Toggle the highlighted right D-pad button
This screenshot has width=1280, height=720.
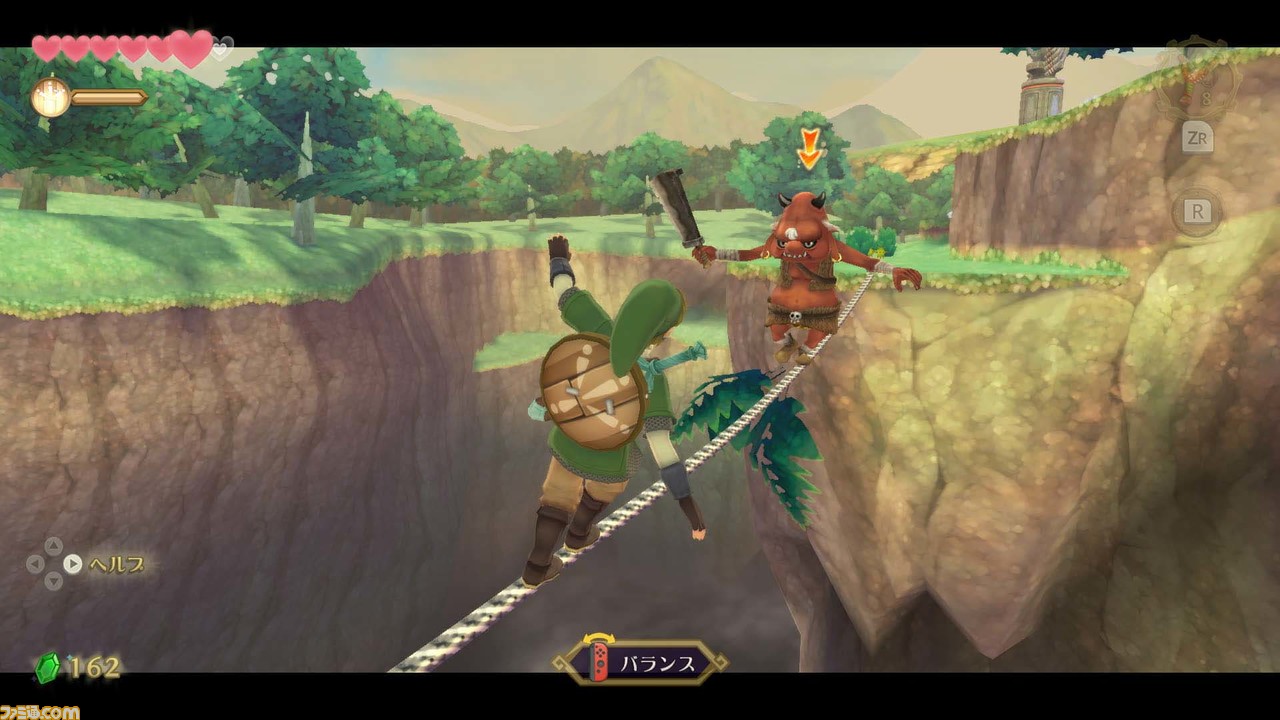coord(72,563)
